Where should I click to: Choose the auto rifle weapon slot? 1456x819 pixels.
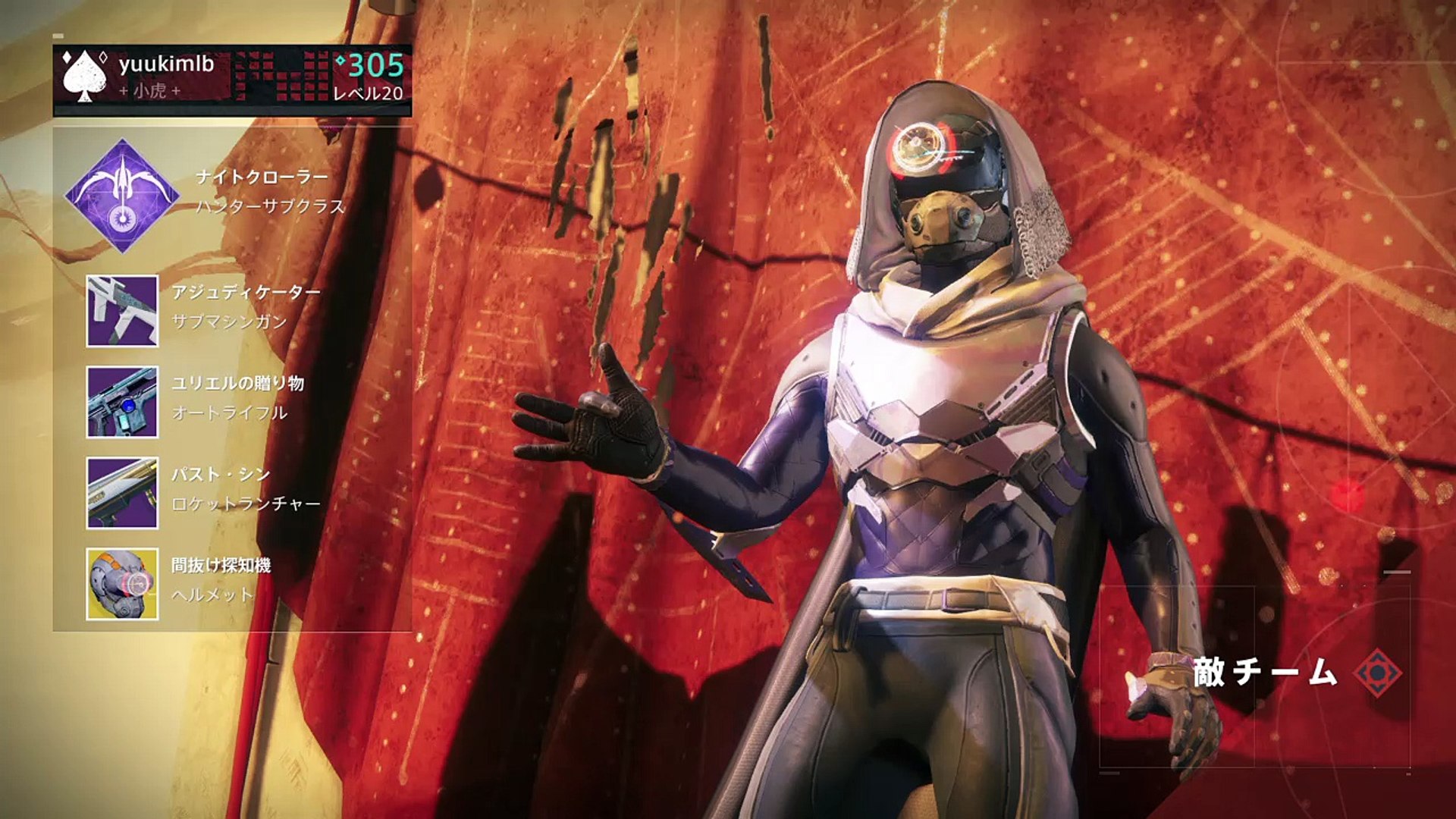(122, 402)
